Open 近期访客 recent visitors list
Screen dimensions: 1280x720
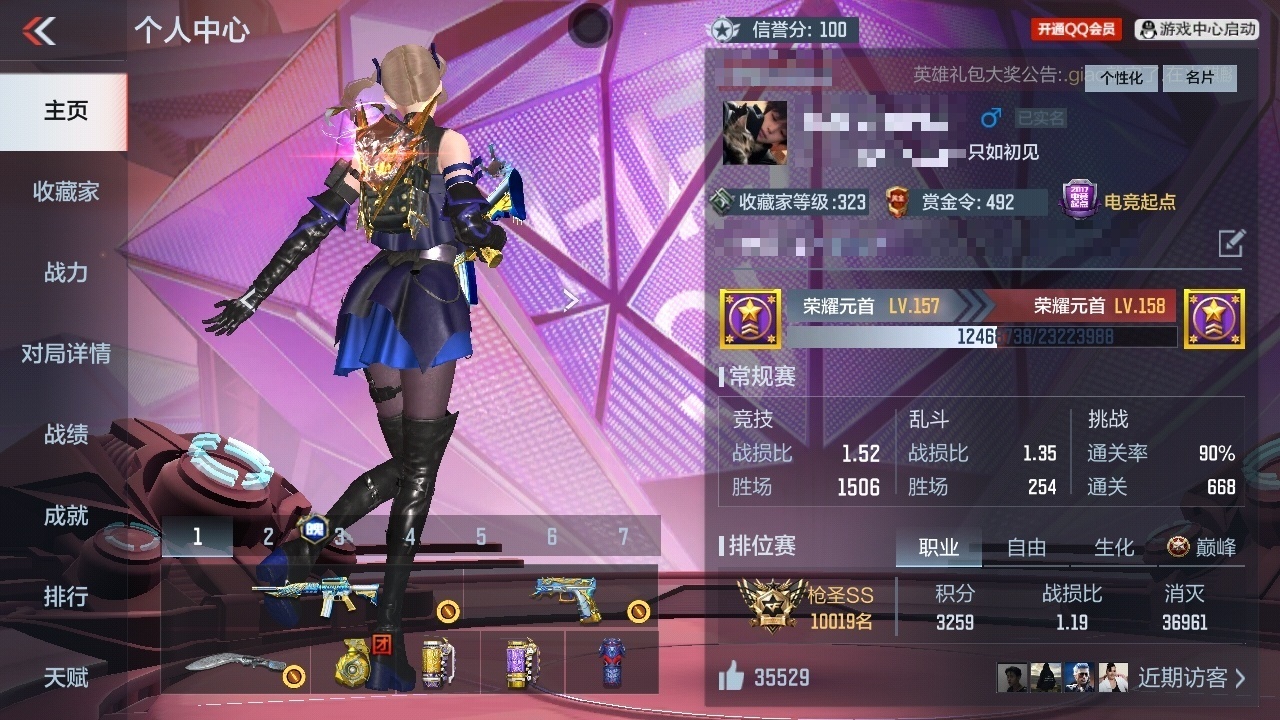coord(1191,678)
